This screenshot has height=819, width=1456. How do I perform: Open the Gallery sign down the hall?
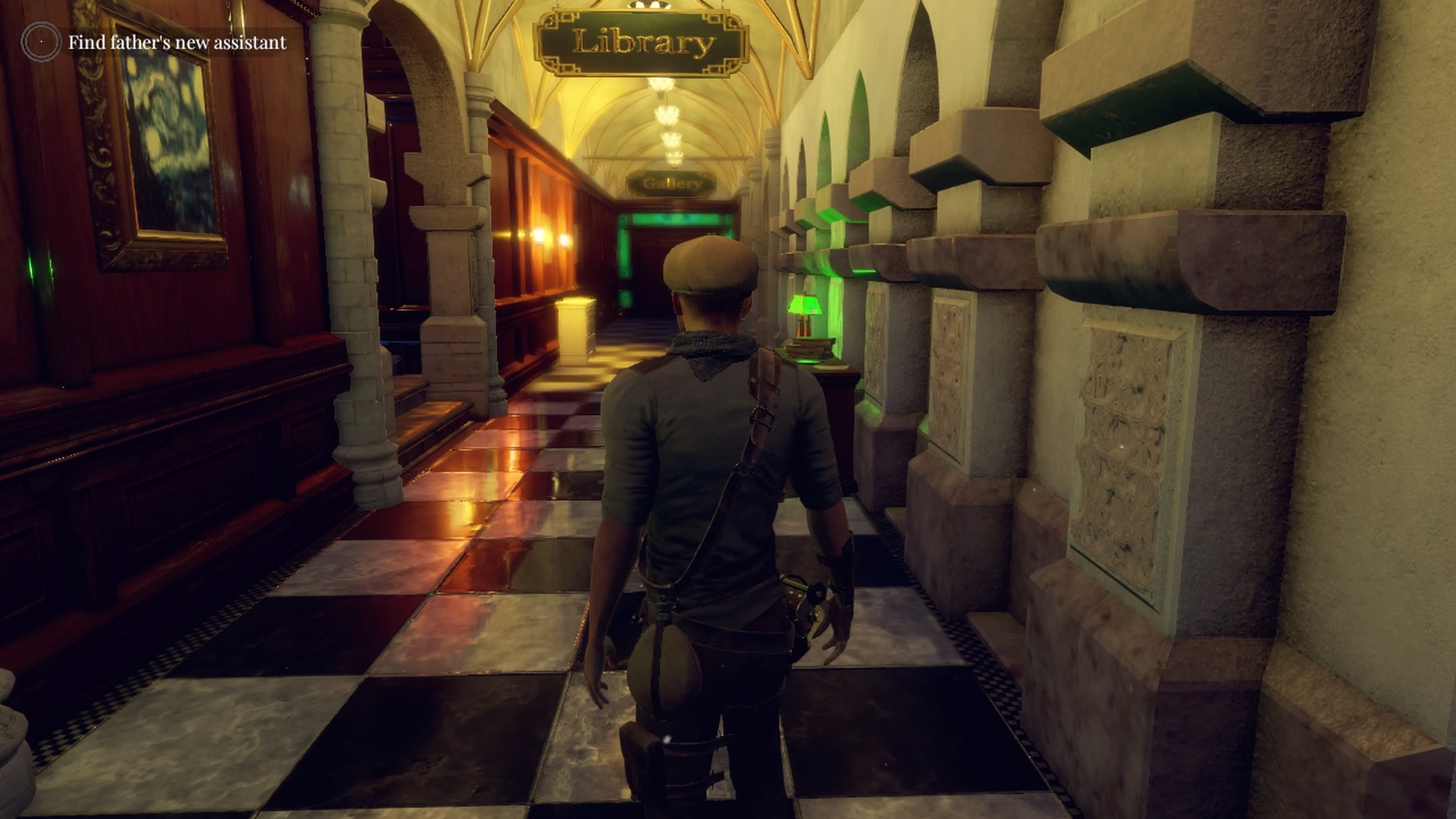pyautogui.click(x=670, y=182)
